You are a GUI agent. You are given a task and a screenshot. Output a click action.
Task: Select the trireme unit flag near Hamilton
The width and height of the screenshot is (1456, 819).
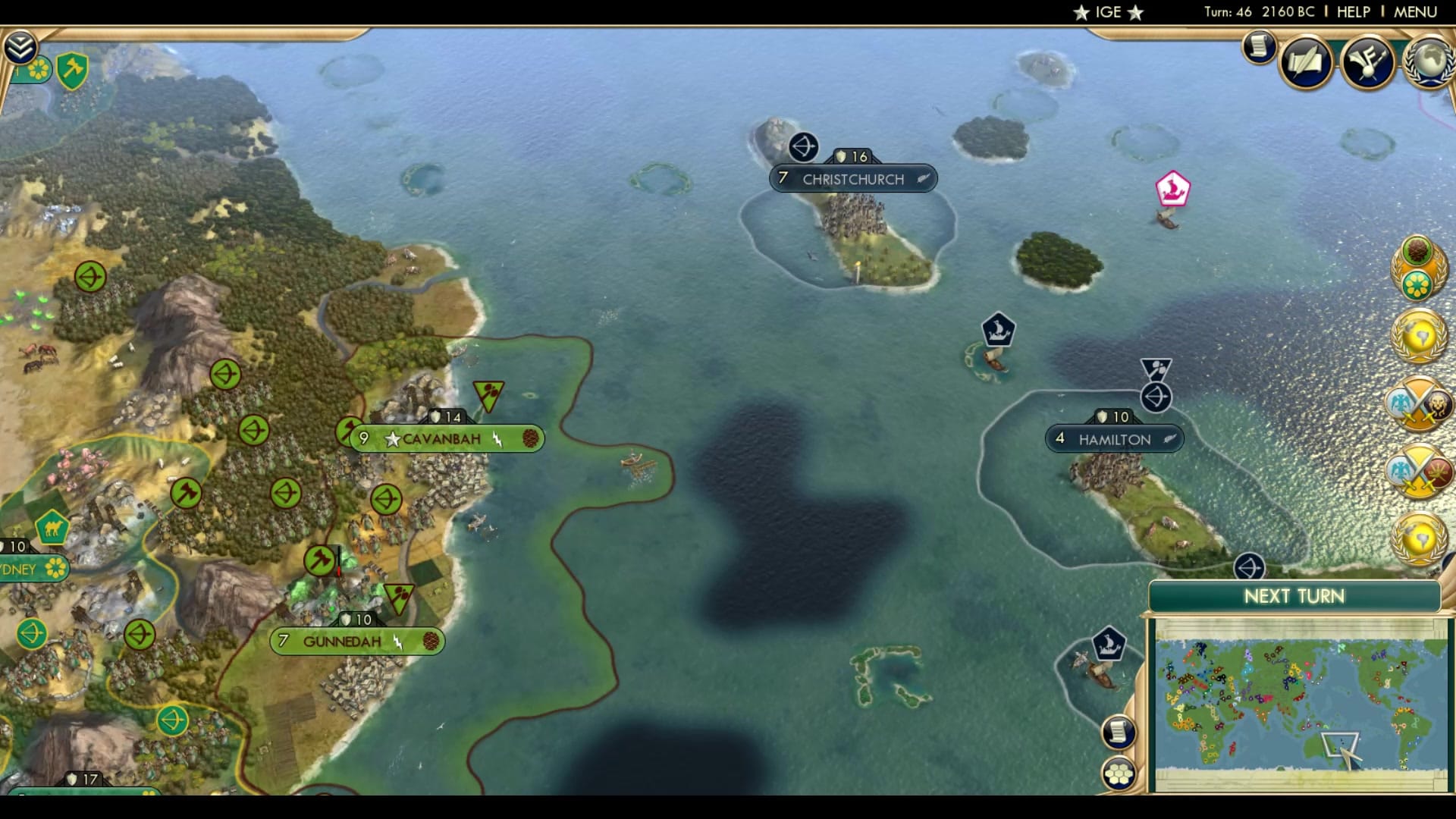pyautogui.click(x=997, y=330)
